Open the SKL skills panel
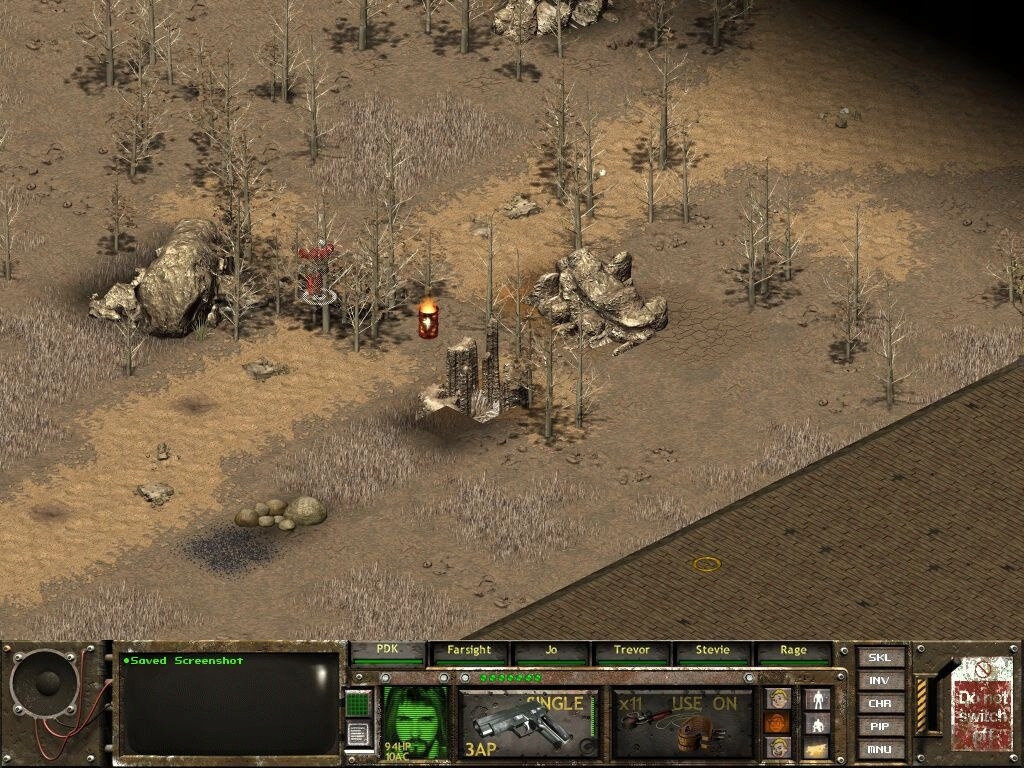The height and width of the screenshot is (768, 1024). pos(880,658)
